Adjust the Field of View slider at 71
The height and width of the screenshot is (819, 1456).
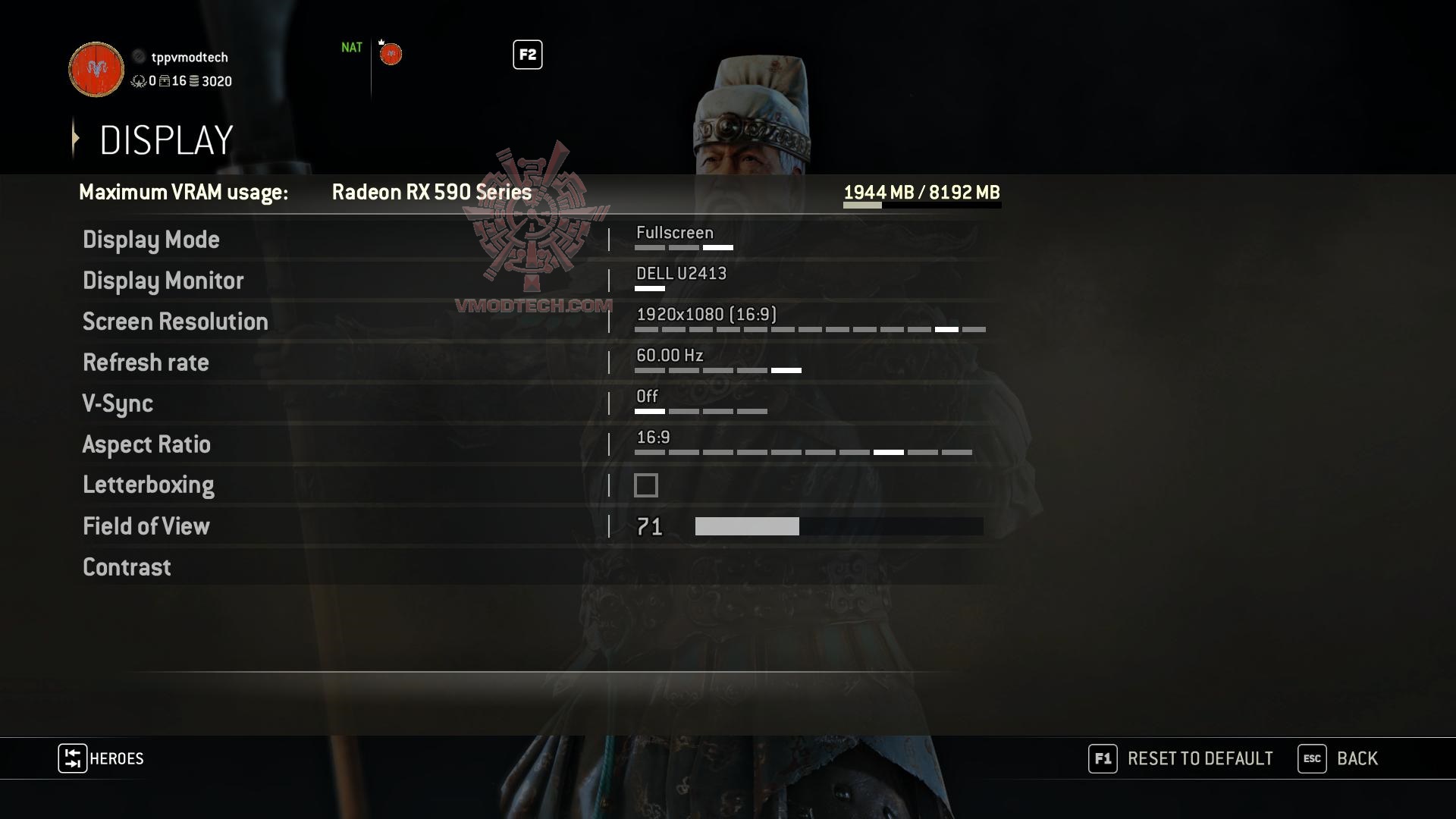tap(800, 526)
